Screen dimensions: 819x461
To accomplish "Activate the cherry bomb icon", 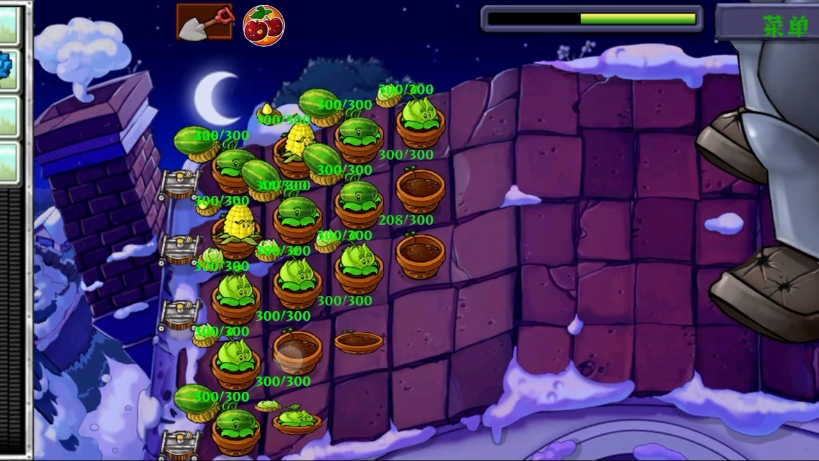I will pyautogui.click(x=263, y=24).
